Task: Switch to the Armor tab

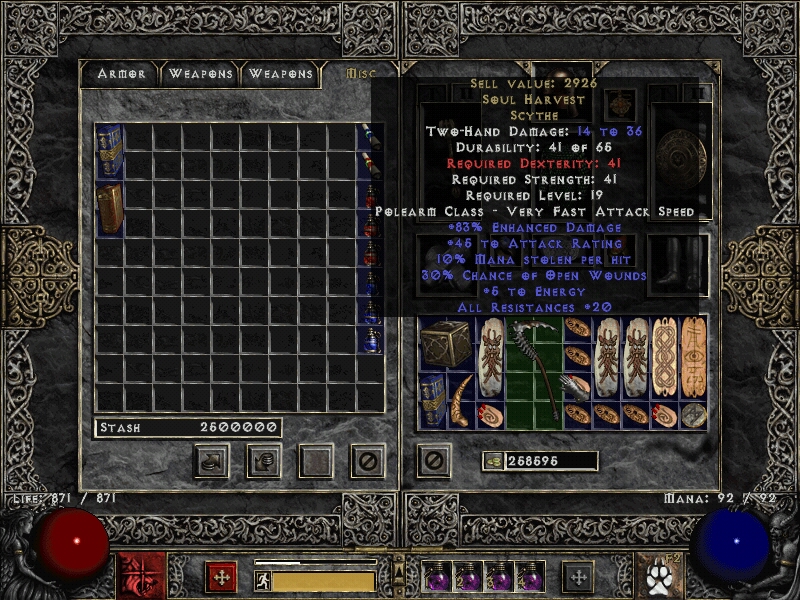Action: [122, 74]
